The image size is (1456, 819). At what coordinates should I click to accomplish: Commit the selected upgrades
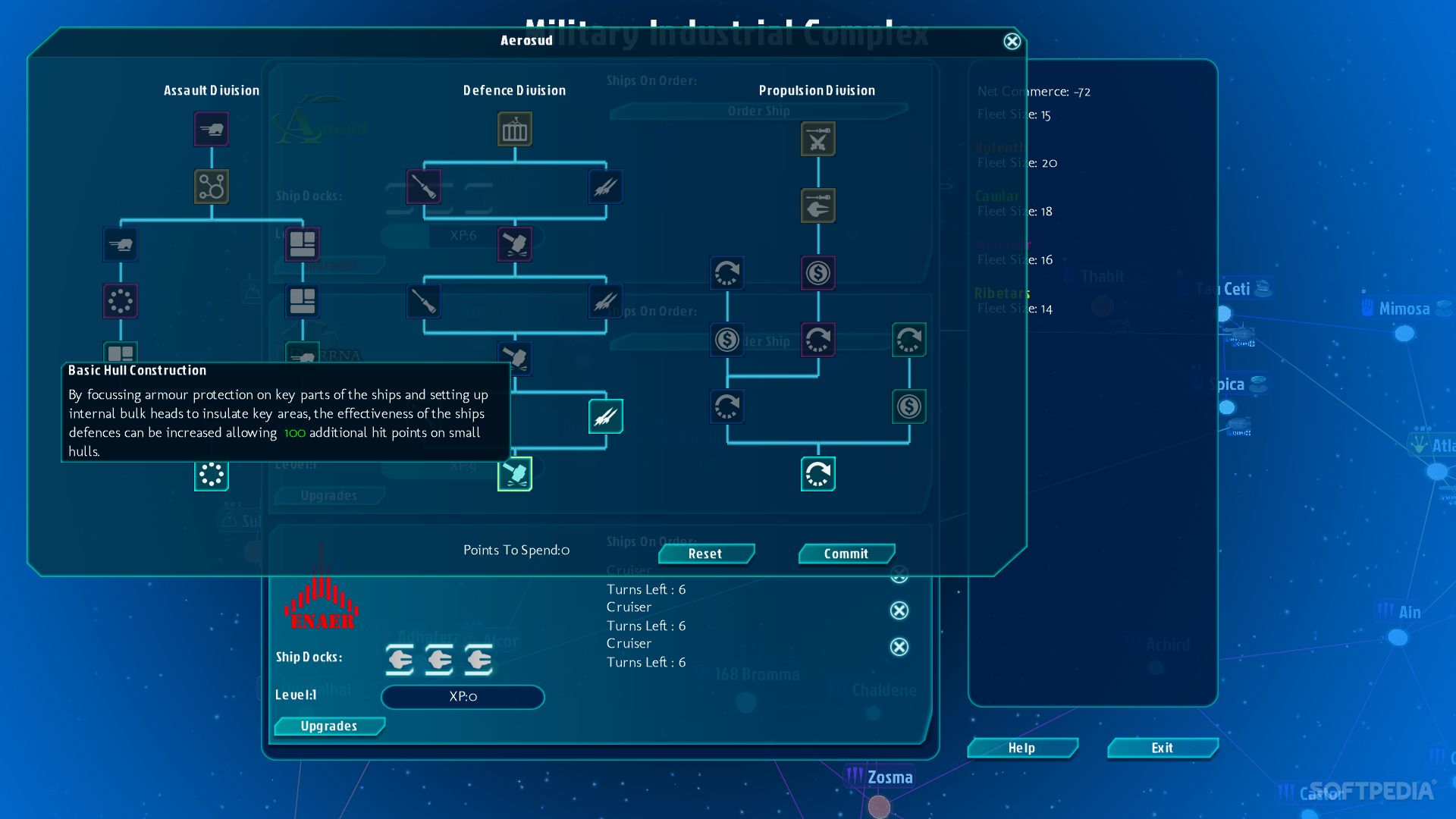846,554
